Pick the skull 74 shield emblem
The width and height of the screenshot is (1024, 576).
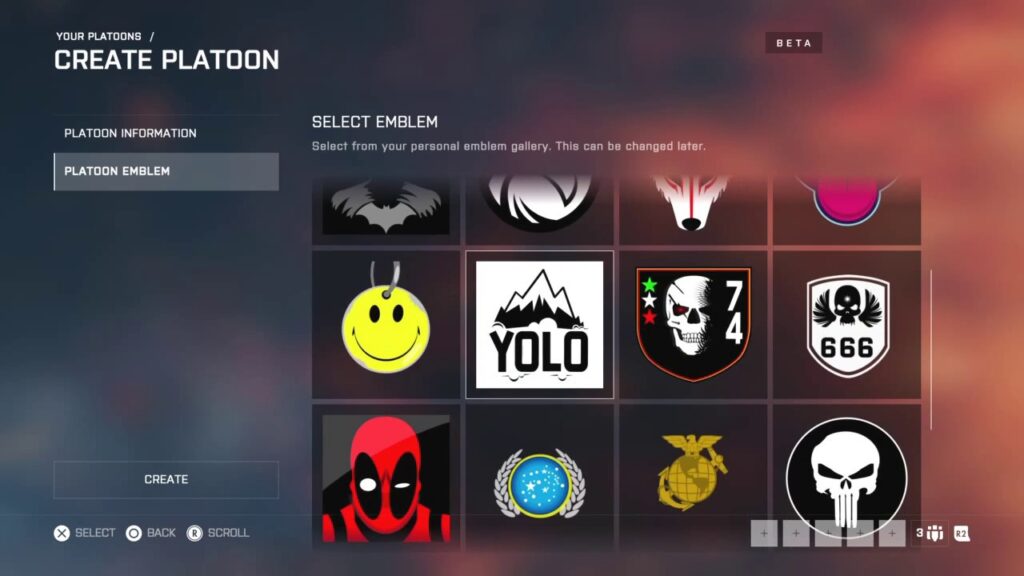coord(693,325)
